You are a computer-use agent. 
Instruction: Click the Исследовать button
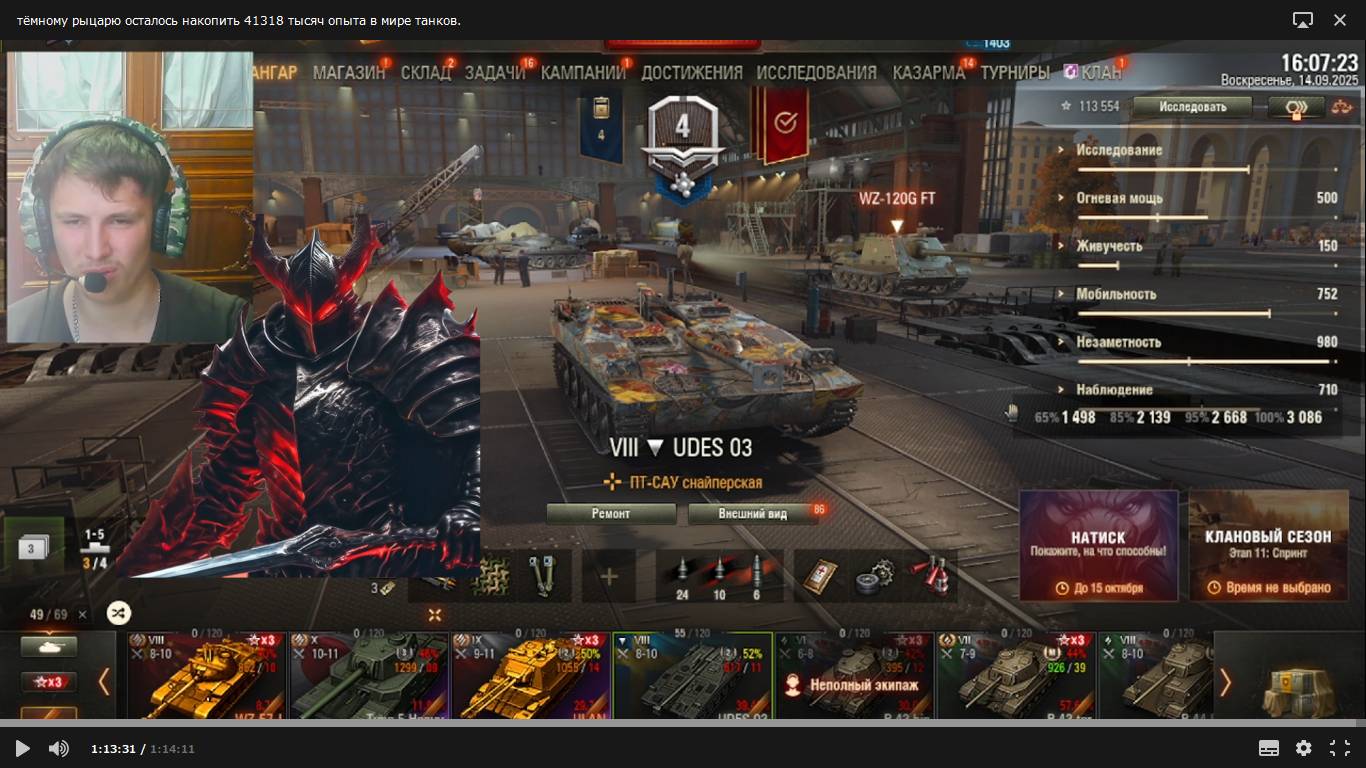click(1192, 106)
